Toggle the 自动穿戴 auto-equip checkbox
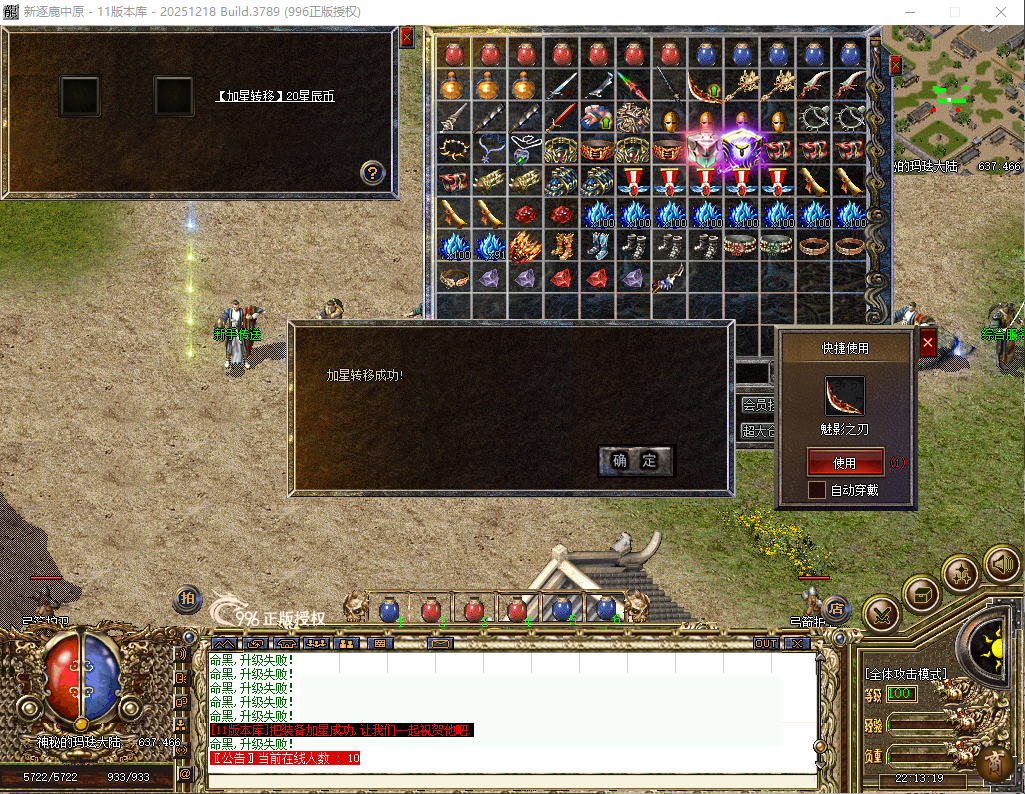 (817, 490)
